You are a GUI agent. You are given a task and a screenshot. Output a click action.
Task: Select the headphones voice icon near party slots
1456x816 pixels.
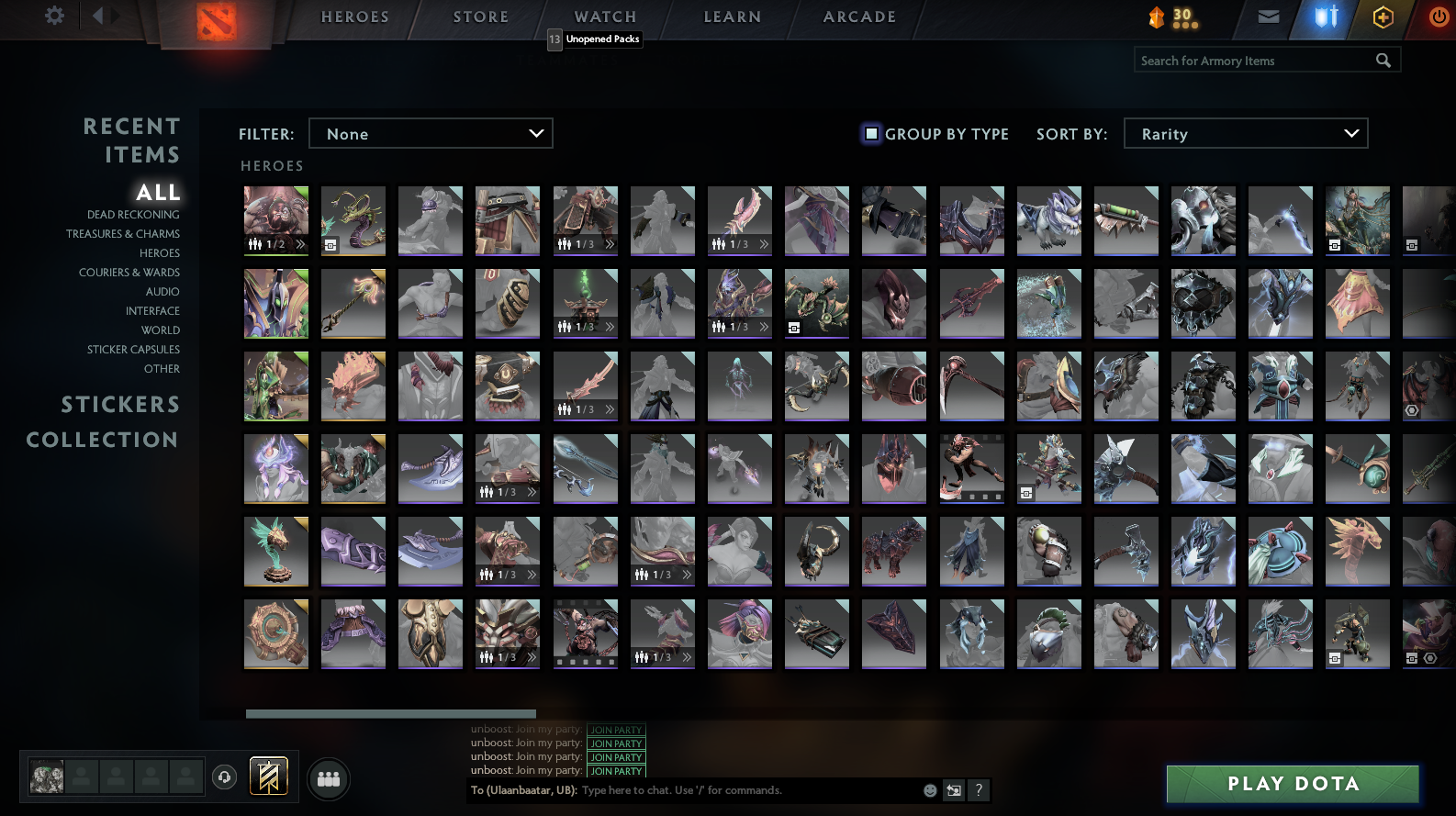(x=223, y=778)
